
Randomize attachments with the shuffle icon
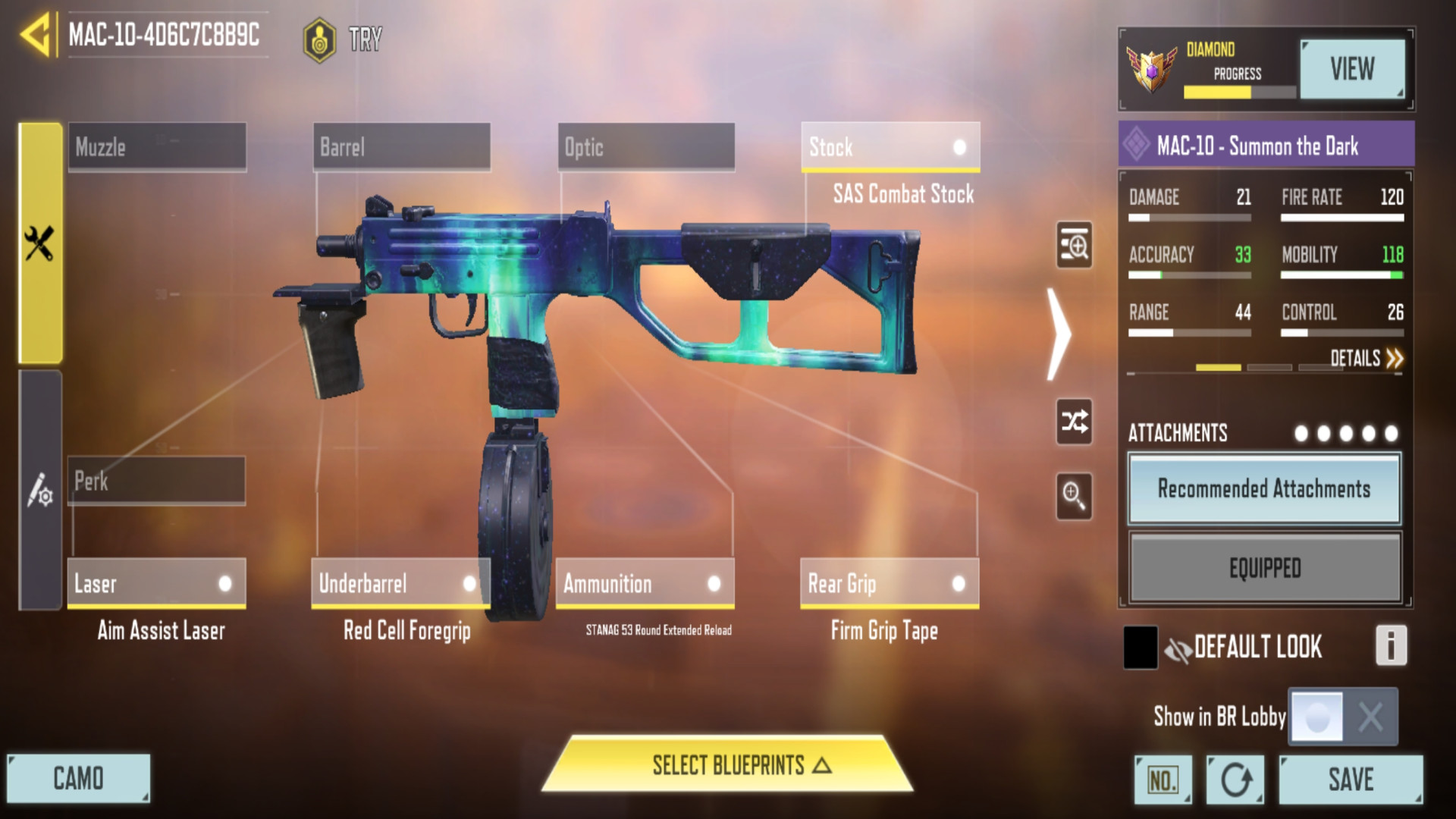tap(1075, 421)
